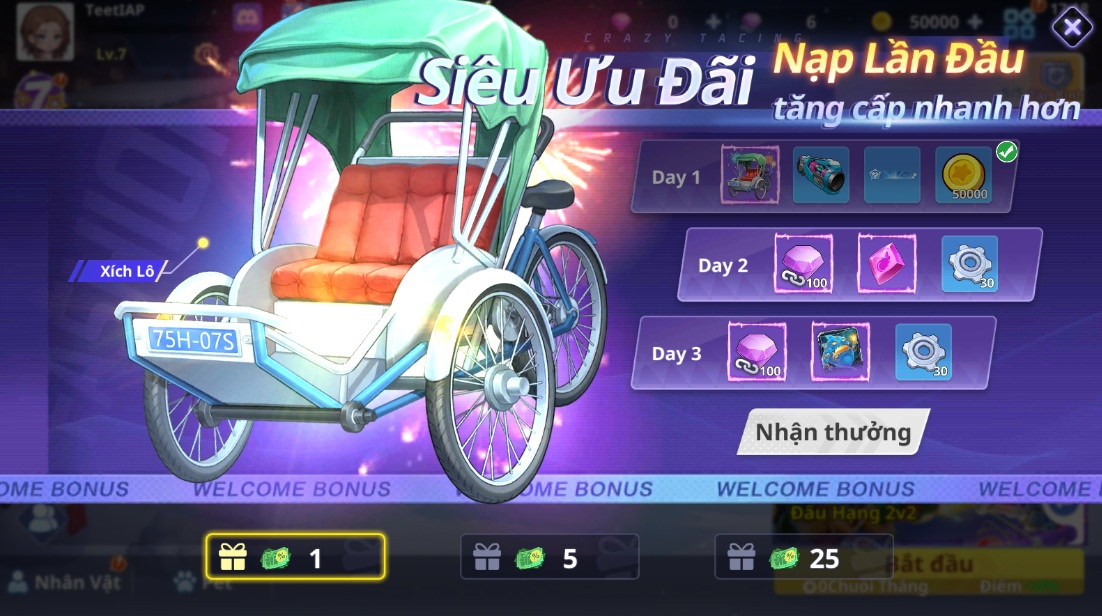Inspect the Day 1 50000 gold coin reward
Viewport: 1102px width, 616px height.
pyautogui.click(x=964, y=176)
